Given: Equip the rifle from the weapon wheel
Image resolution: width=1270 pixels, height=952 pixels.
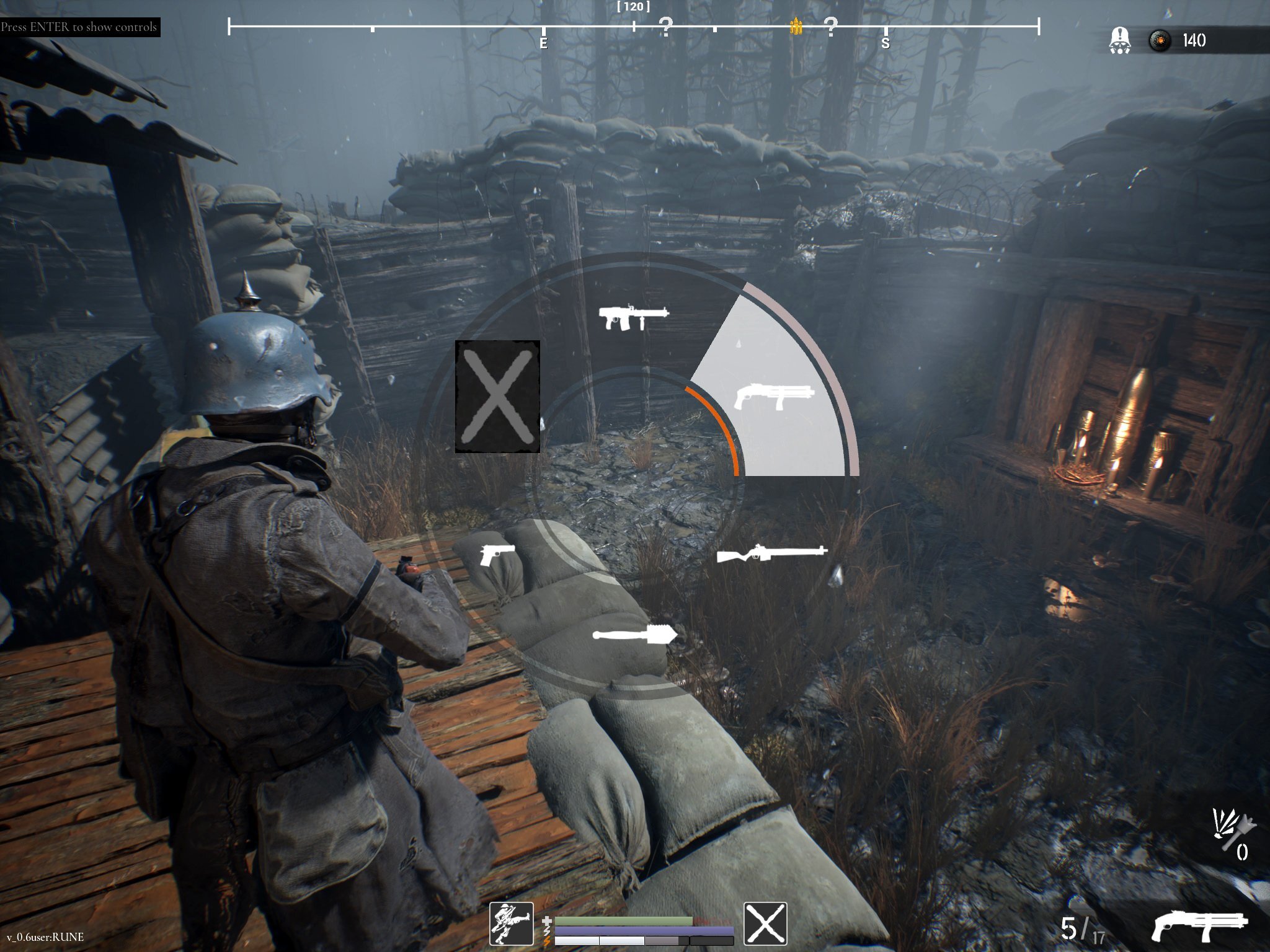Looking at the screenshot, I should tap(771, 553).
